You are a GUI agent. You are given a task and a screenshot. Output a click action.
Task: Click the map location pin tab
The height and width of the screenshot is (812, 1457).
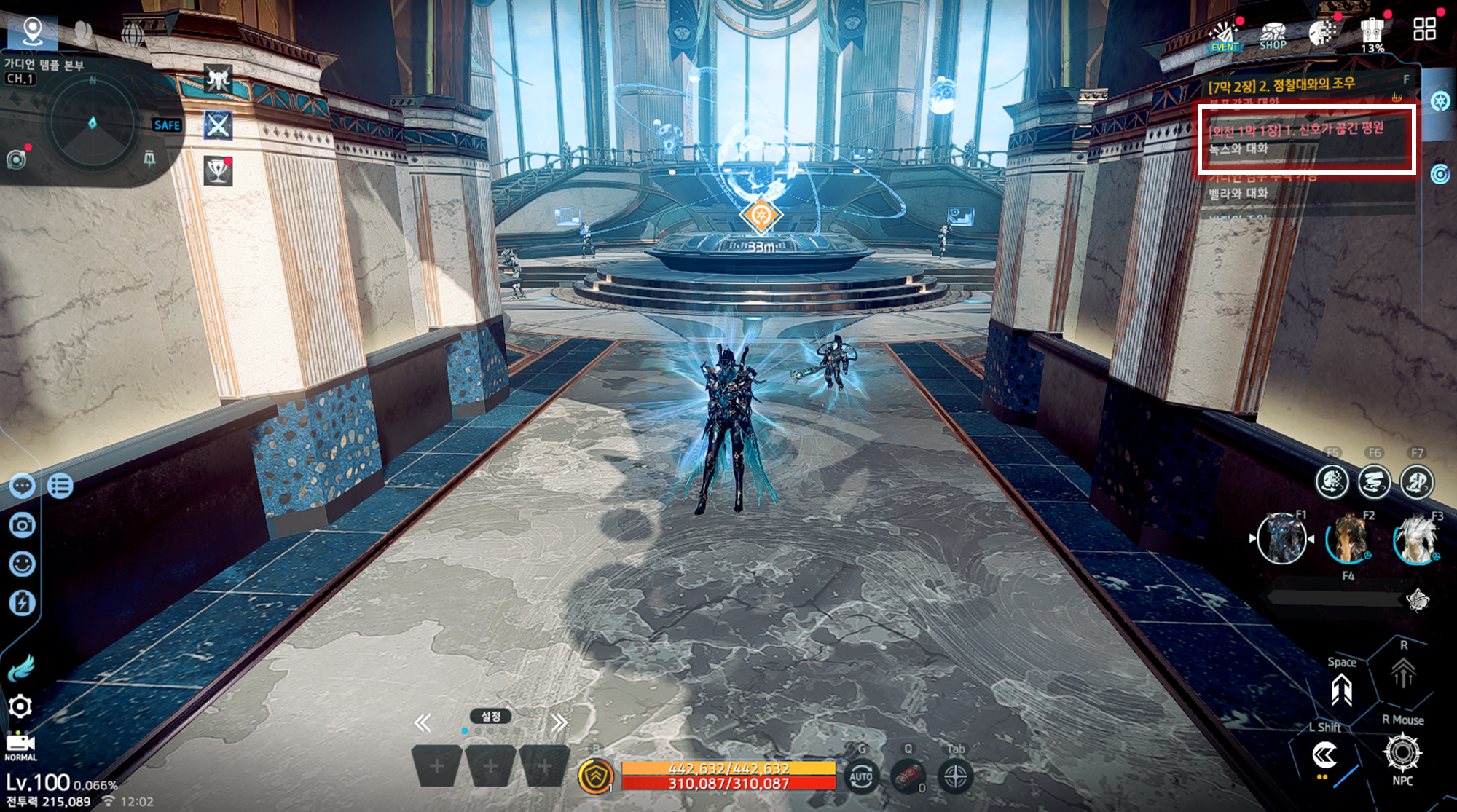click(x=32, y=31)
